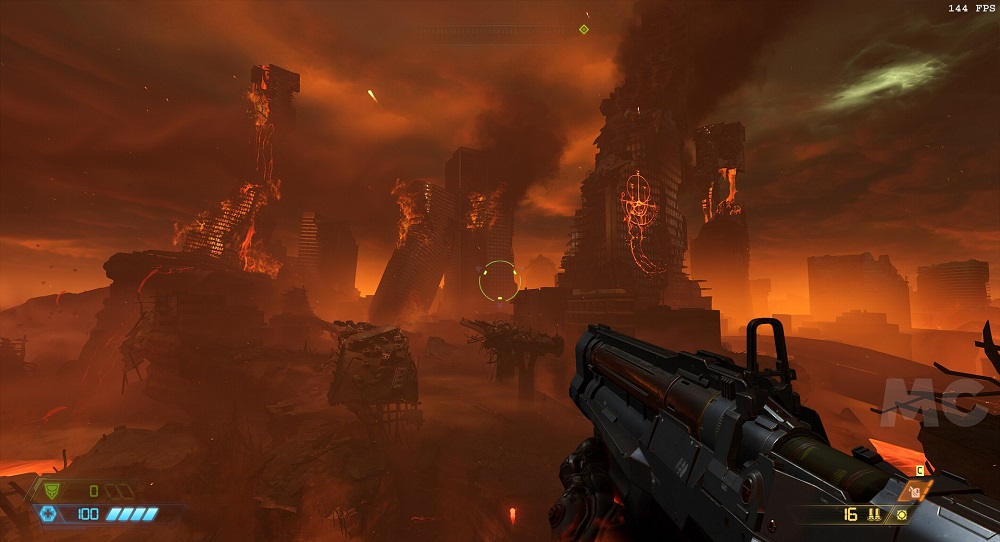This screenshot has height=542, width=1000.
Task: Click the yellow grenade equipment icon
Action: [x=903, y=515]
